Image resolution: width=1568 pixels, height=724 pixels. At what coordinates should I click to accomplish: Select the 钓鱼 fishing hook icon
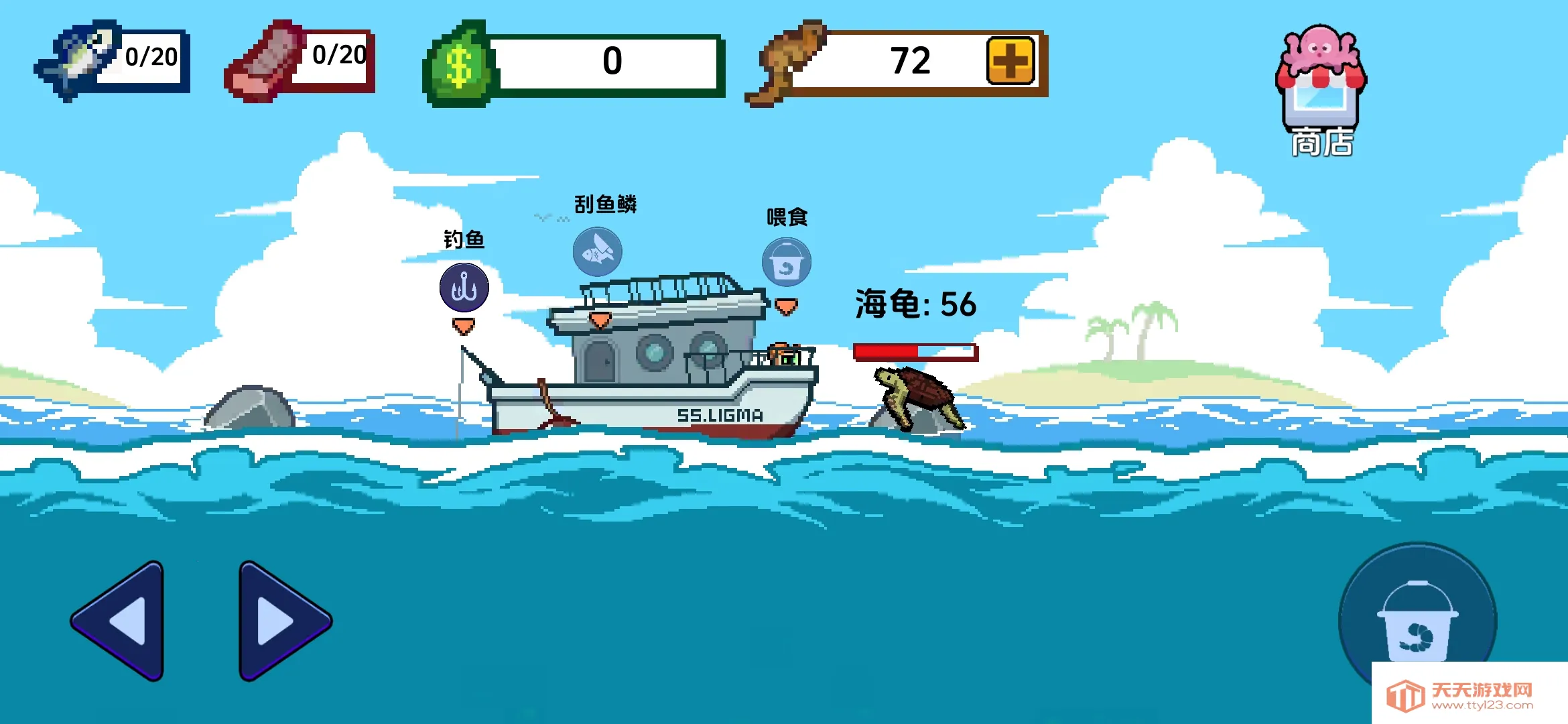coord(464,287)
